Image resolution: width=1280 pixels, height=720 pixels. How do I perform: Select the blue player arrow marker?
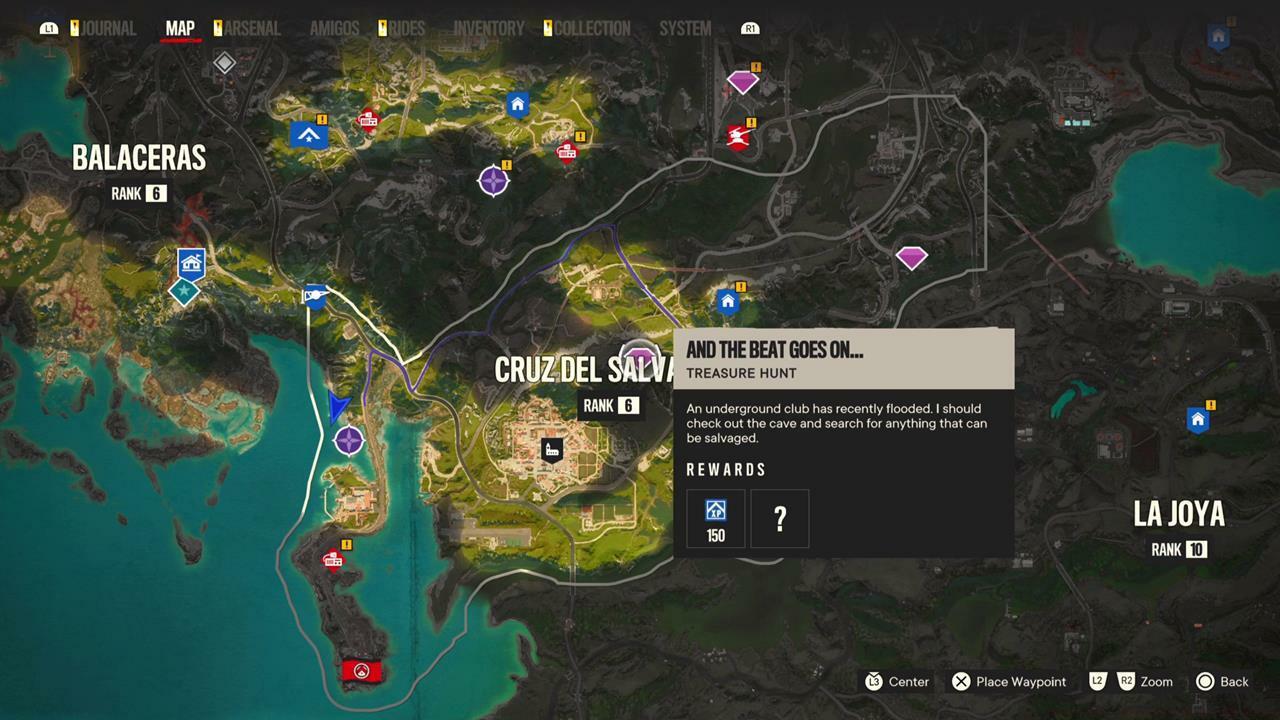point(337,407)
